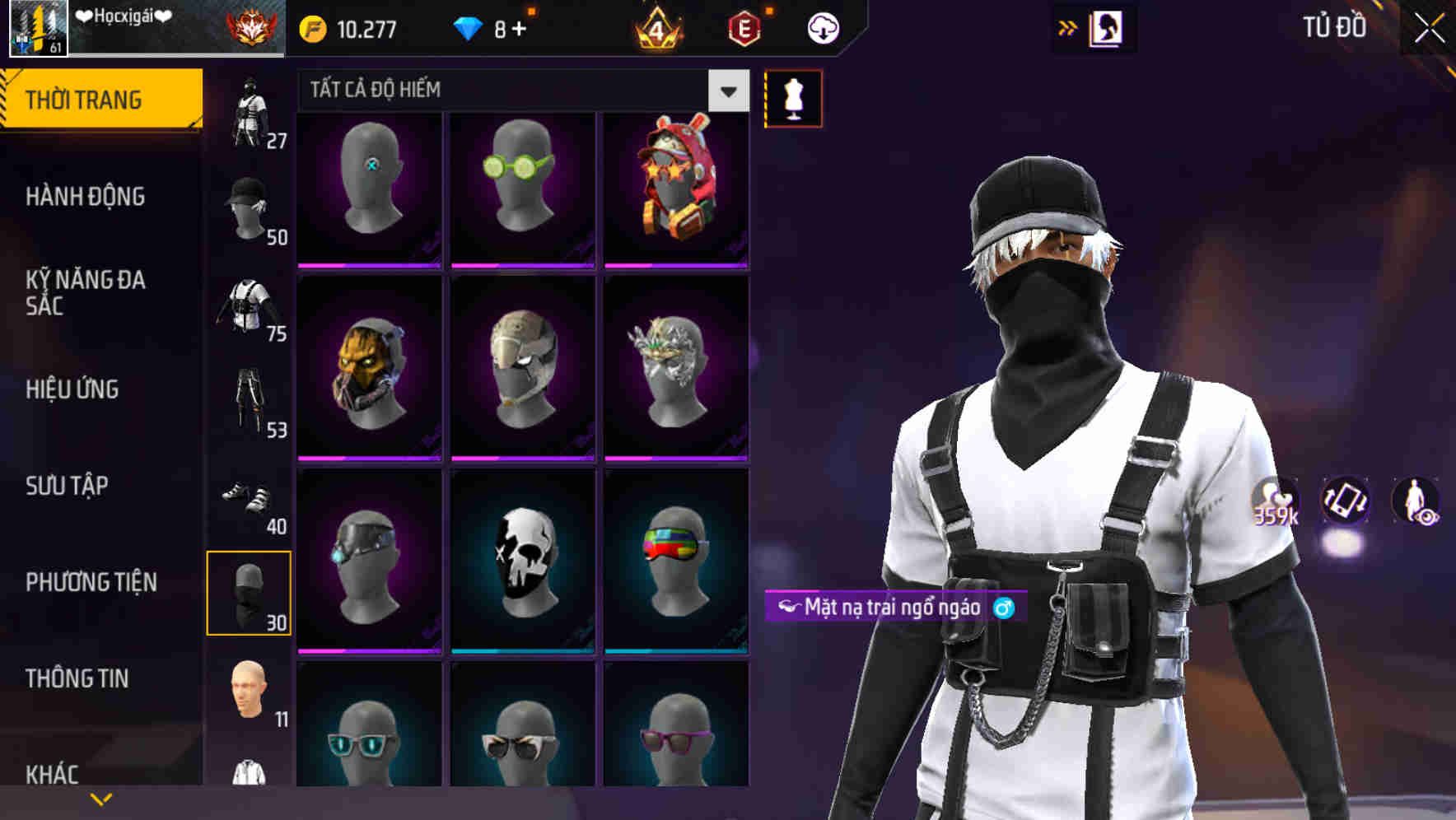Viewport: 1456px width, 820px height.
Task: Select the PHƯƠNG TIỆN menu entry
Action: 91,581
